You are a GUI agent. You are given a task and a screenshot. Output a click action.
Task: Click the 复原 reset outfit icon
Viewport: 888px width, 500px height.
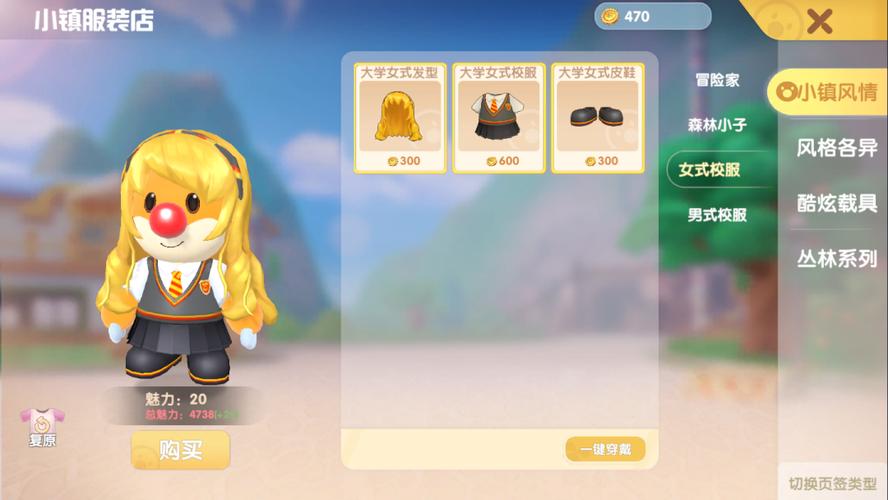tap(42, 427)
